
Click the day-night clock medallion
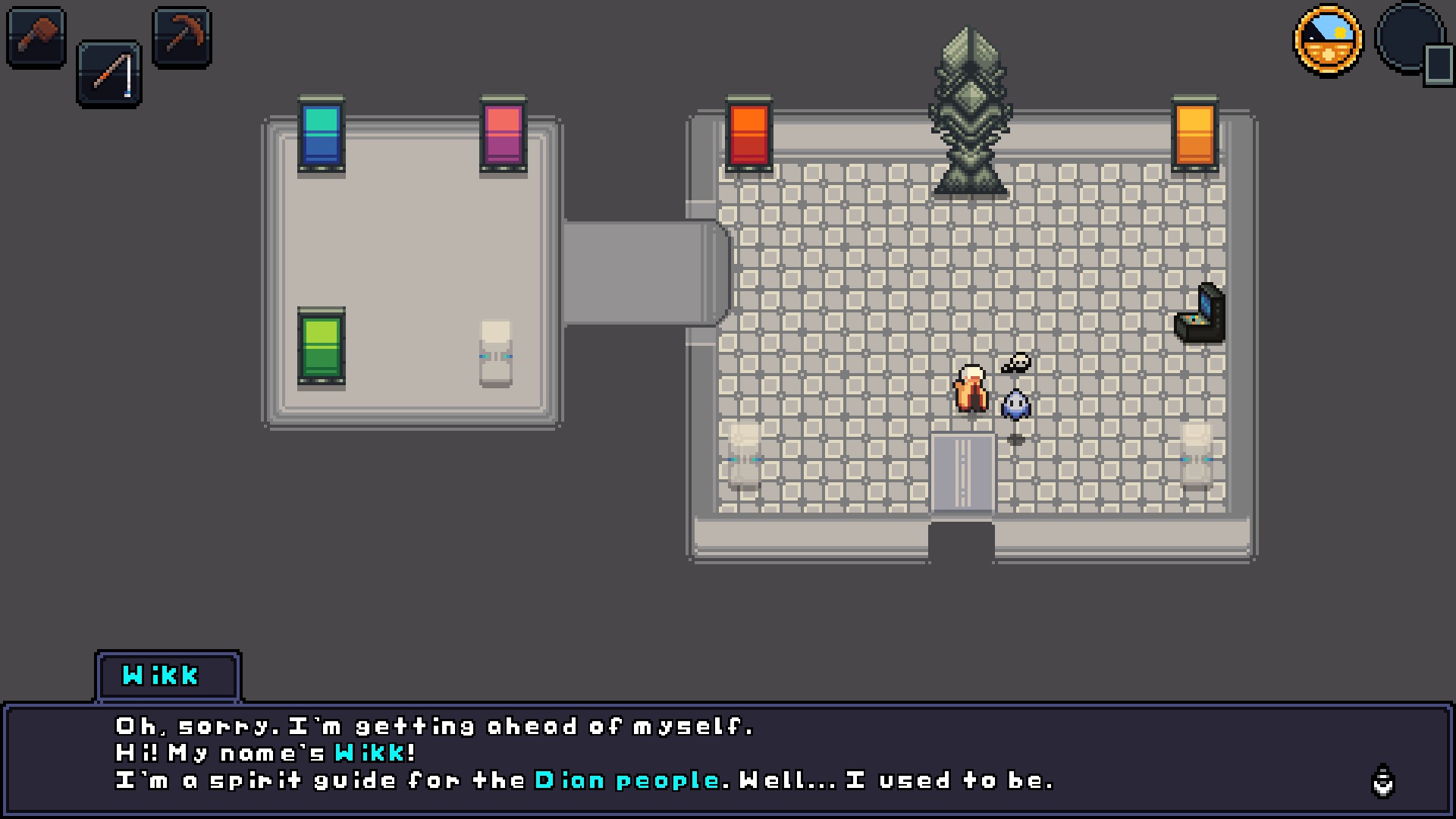[x=1328, y=40]
